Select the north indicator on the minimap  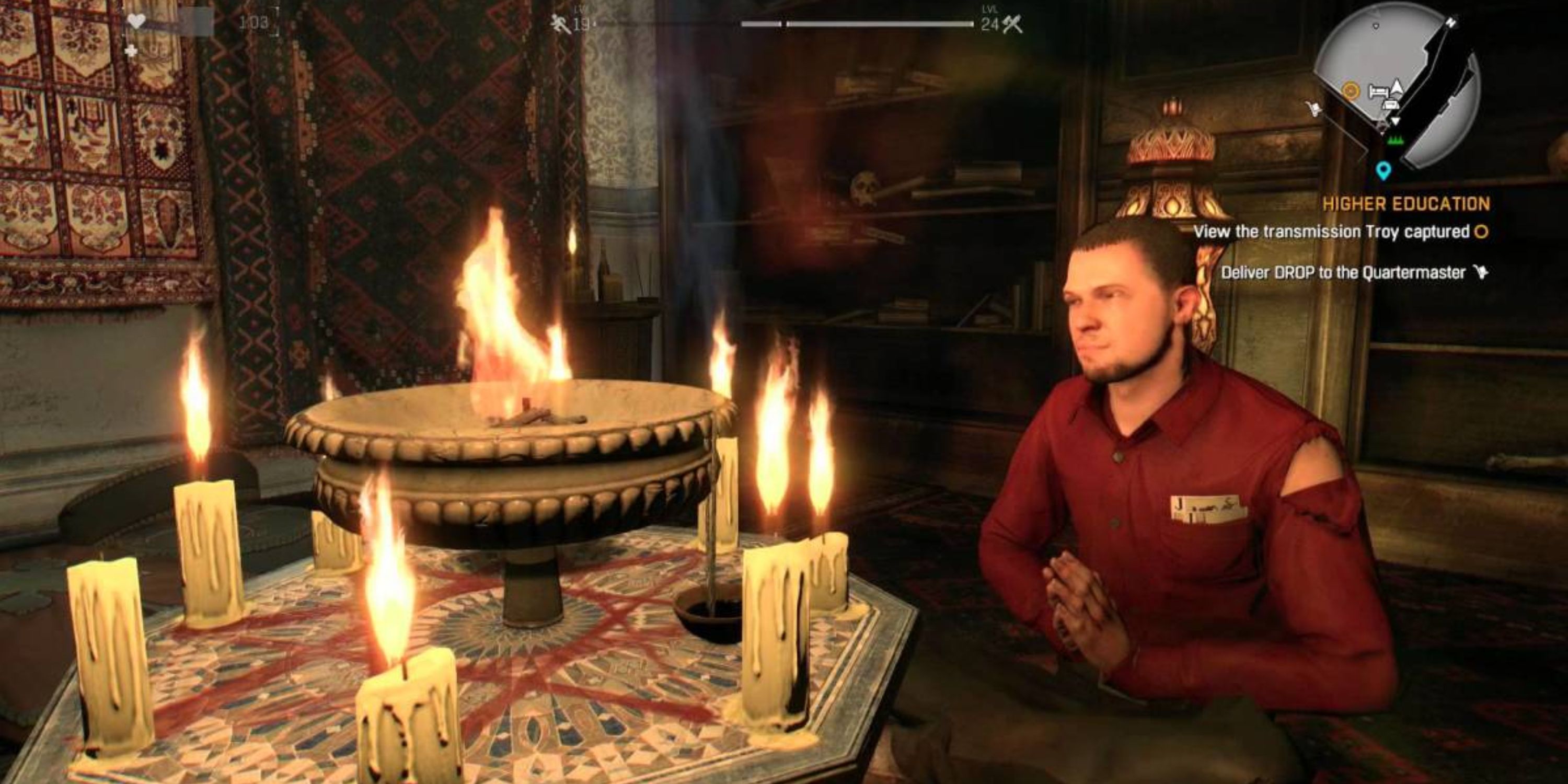[x=1452, y=21]
